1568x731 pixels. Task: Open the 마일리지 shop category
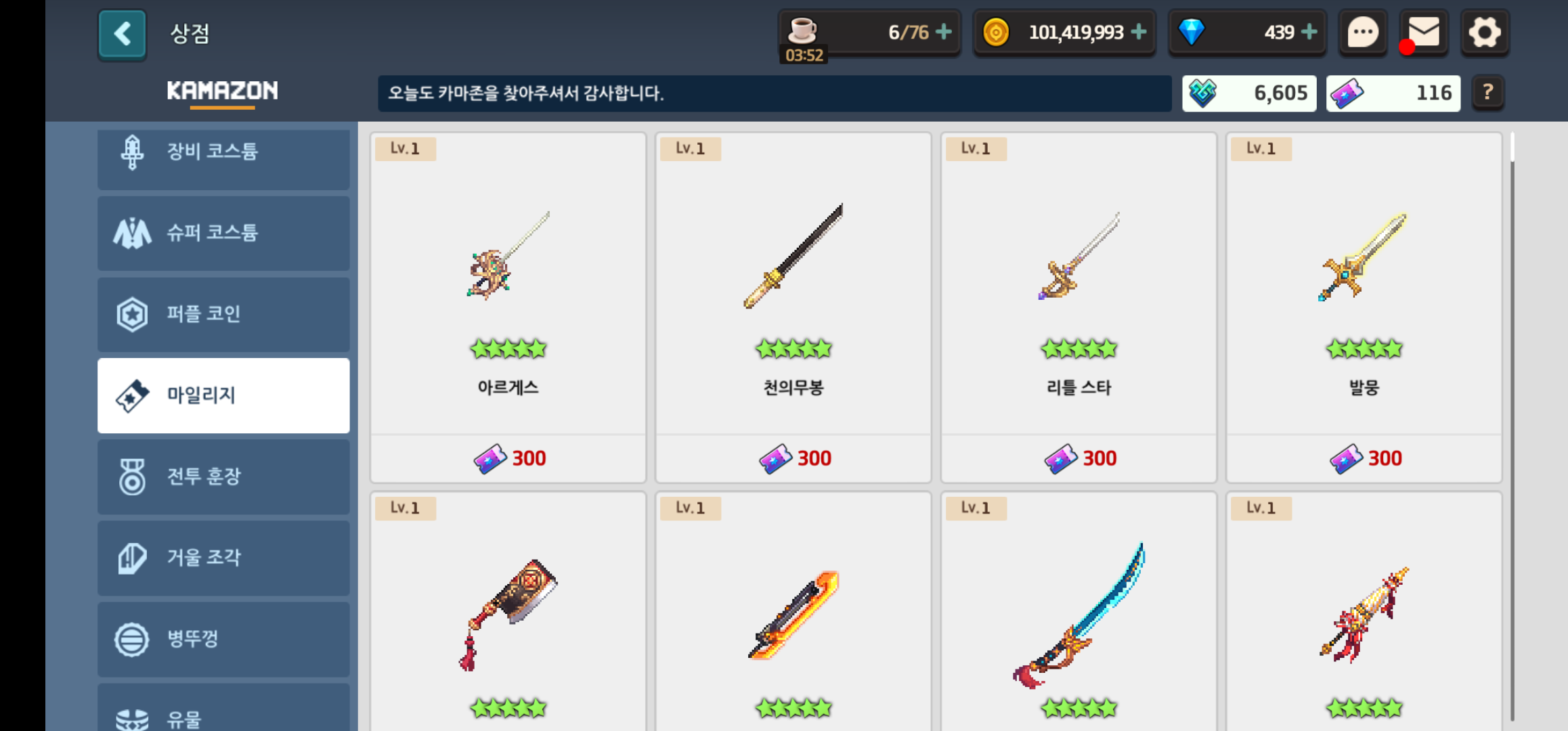[223, 395]
